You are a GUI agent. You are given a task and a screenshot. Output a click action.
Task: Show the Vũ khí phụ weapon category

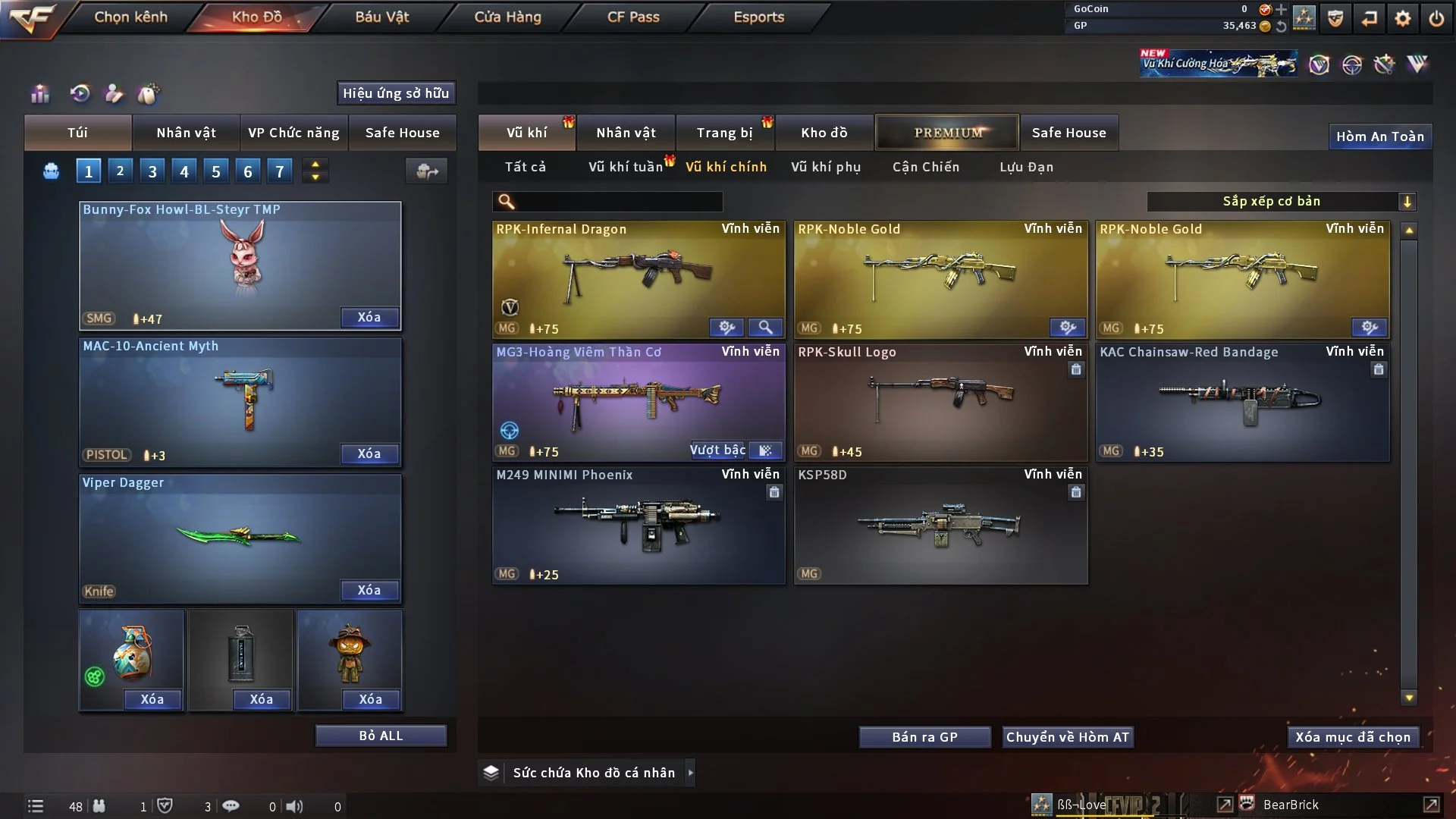click(825, 167)
